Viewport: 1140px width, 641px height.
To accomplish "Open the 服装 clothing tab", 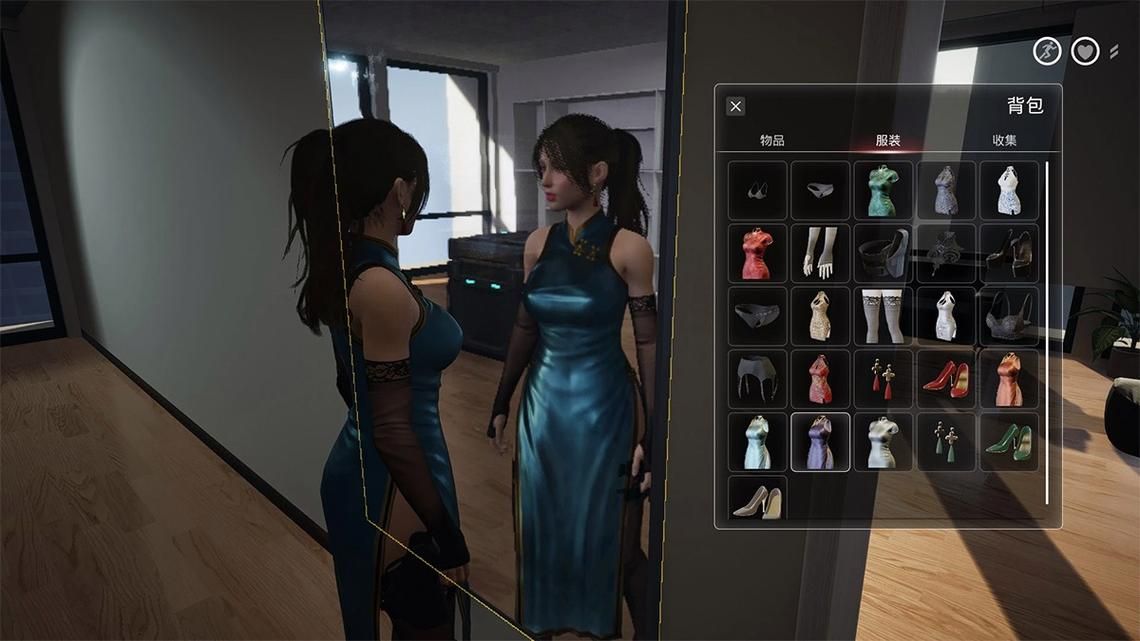I will pyautogui.click(x=888, y=141).
